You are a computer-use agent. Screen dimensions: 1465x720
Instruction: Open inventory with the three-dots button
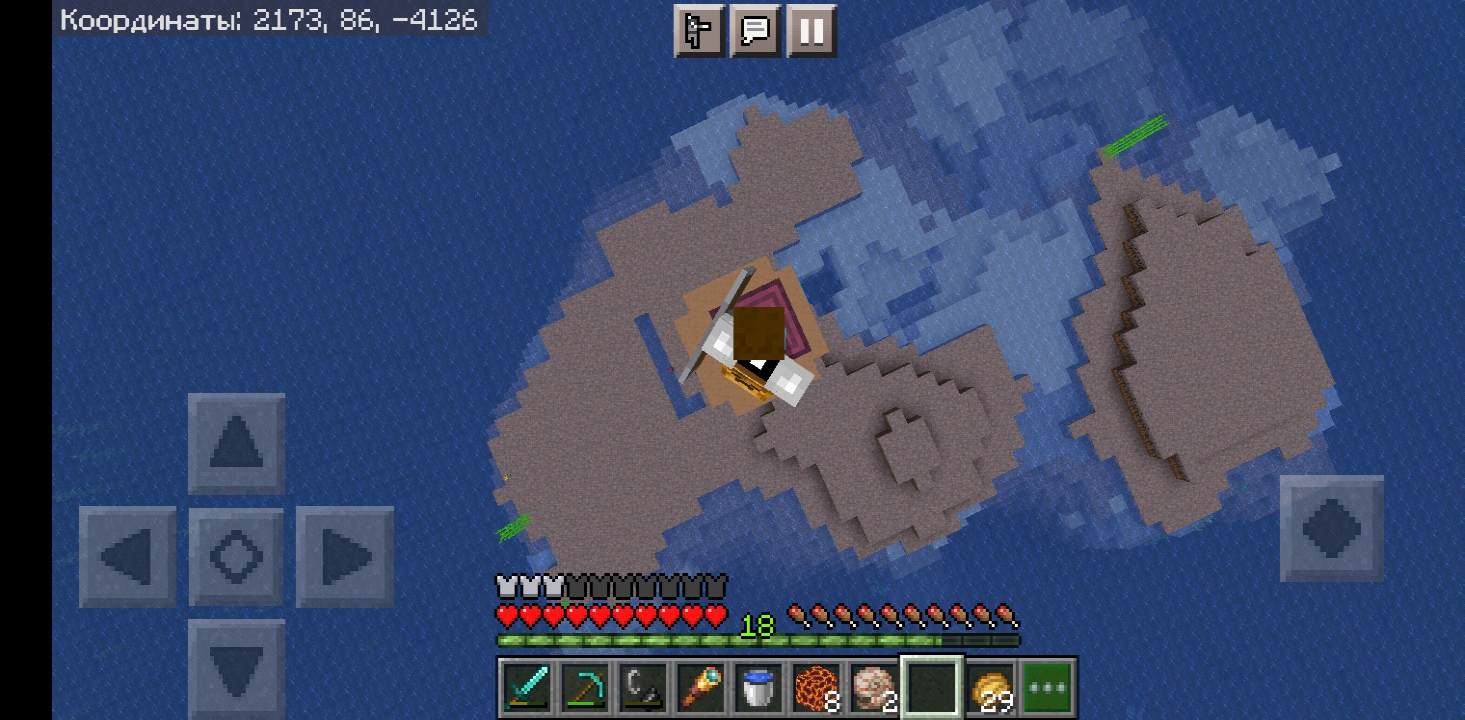pyautogui.click(x=1047, y=687)
